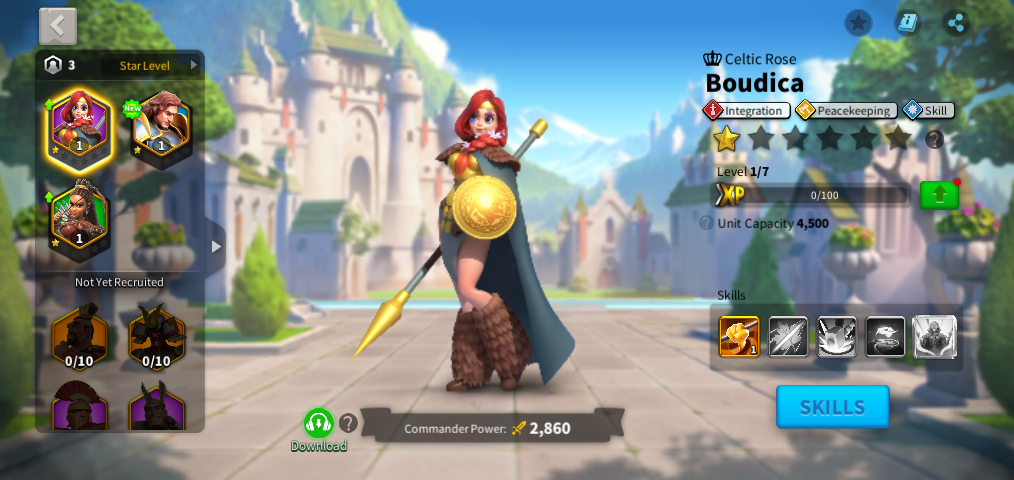Select Boudica's commander portrait
Screen dimensions: 1014x480
[79, 125]
